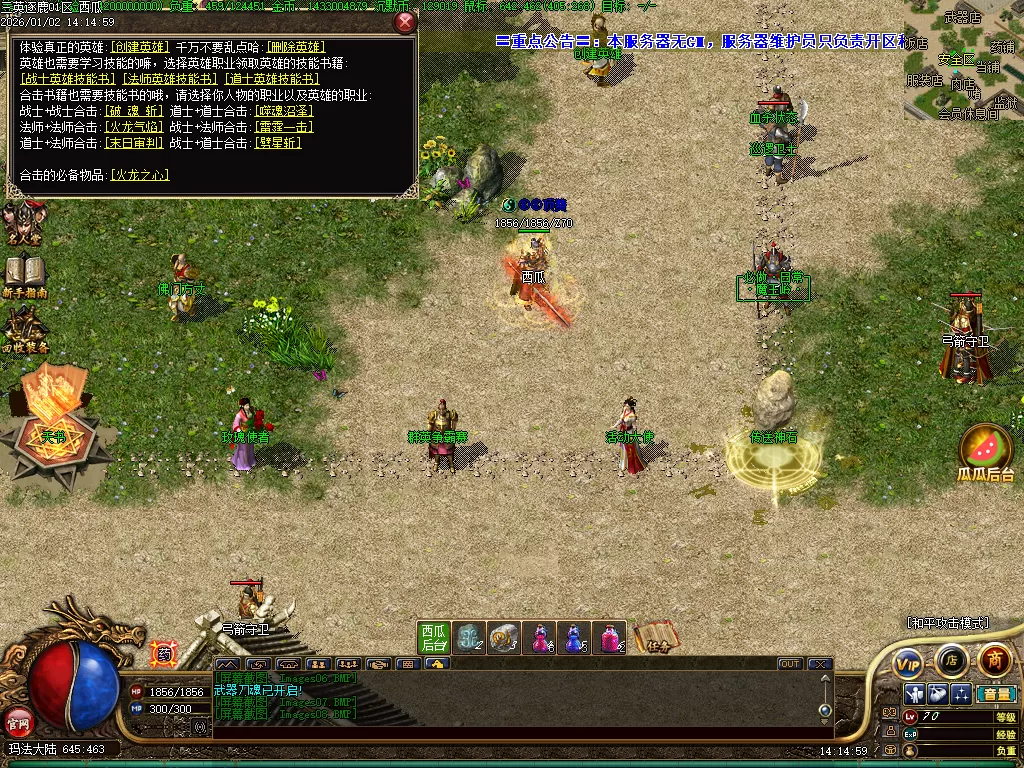Get the 火龙之心 required item link

click(x=139, y=175)
